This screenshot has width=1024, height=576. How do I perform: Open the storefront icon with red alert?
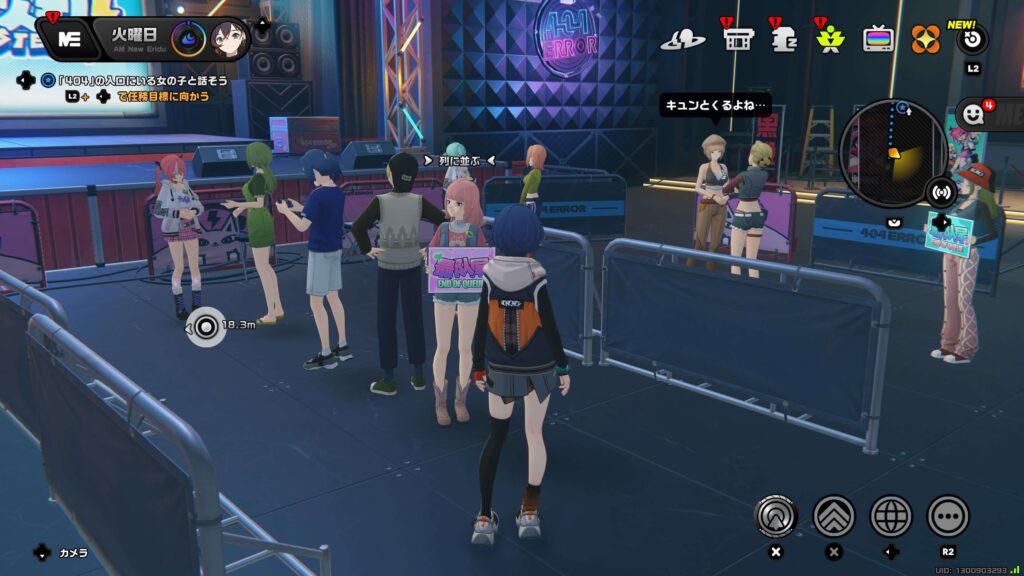click(x=738, y=39)
